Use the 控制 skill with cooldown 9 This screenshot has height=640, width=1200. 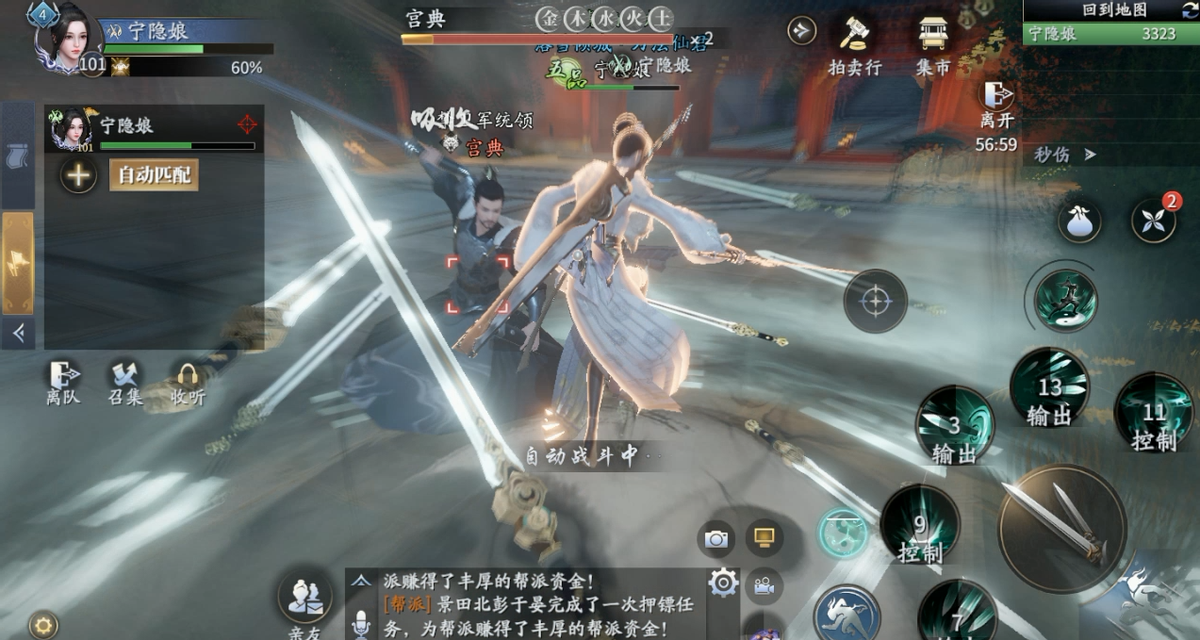click(x=920, y=527)
